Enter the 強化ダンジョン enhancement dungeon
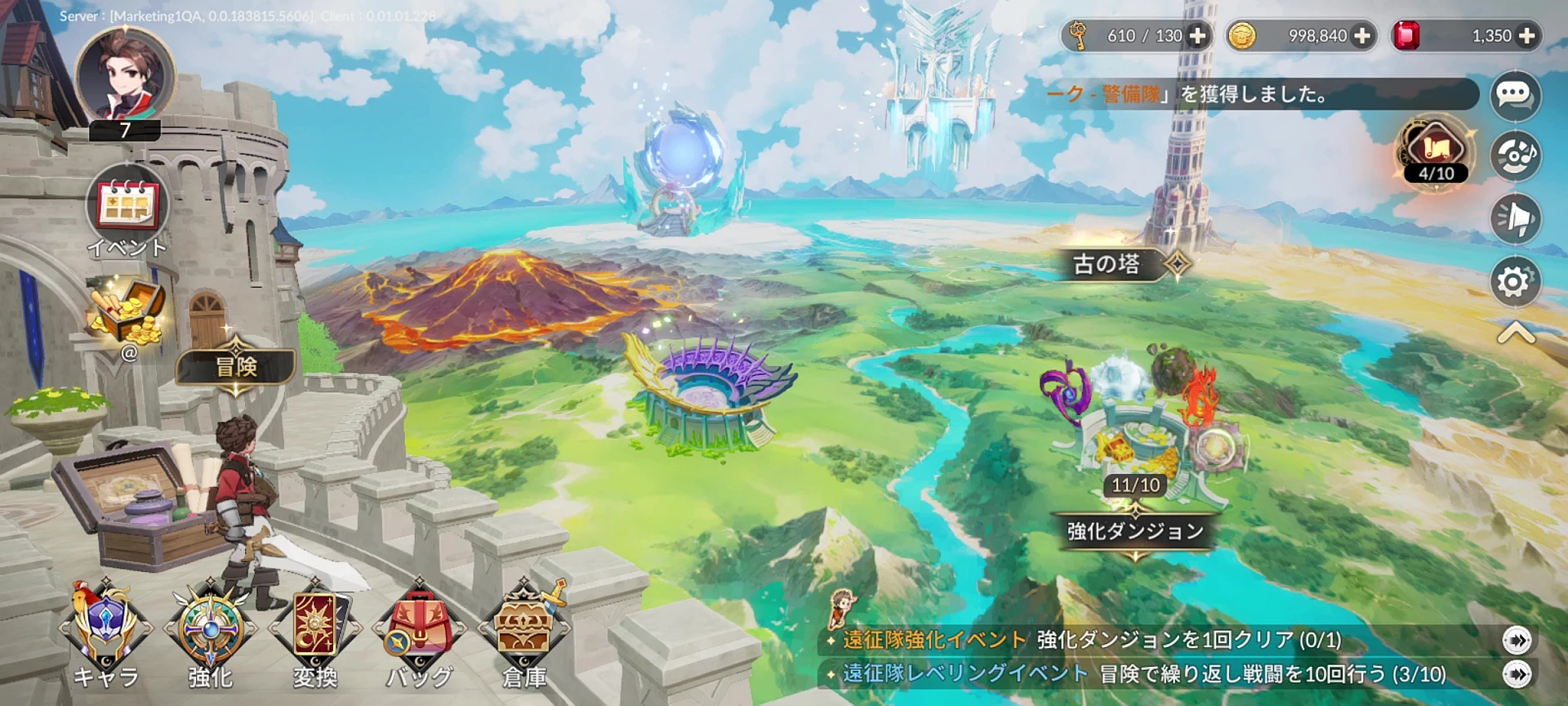1568x706 pixels. 1135,531
